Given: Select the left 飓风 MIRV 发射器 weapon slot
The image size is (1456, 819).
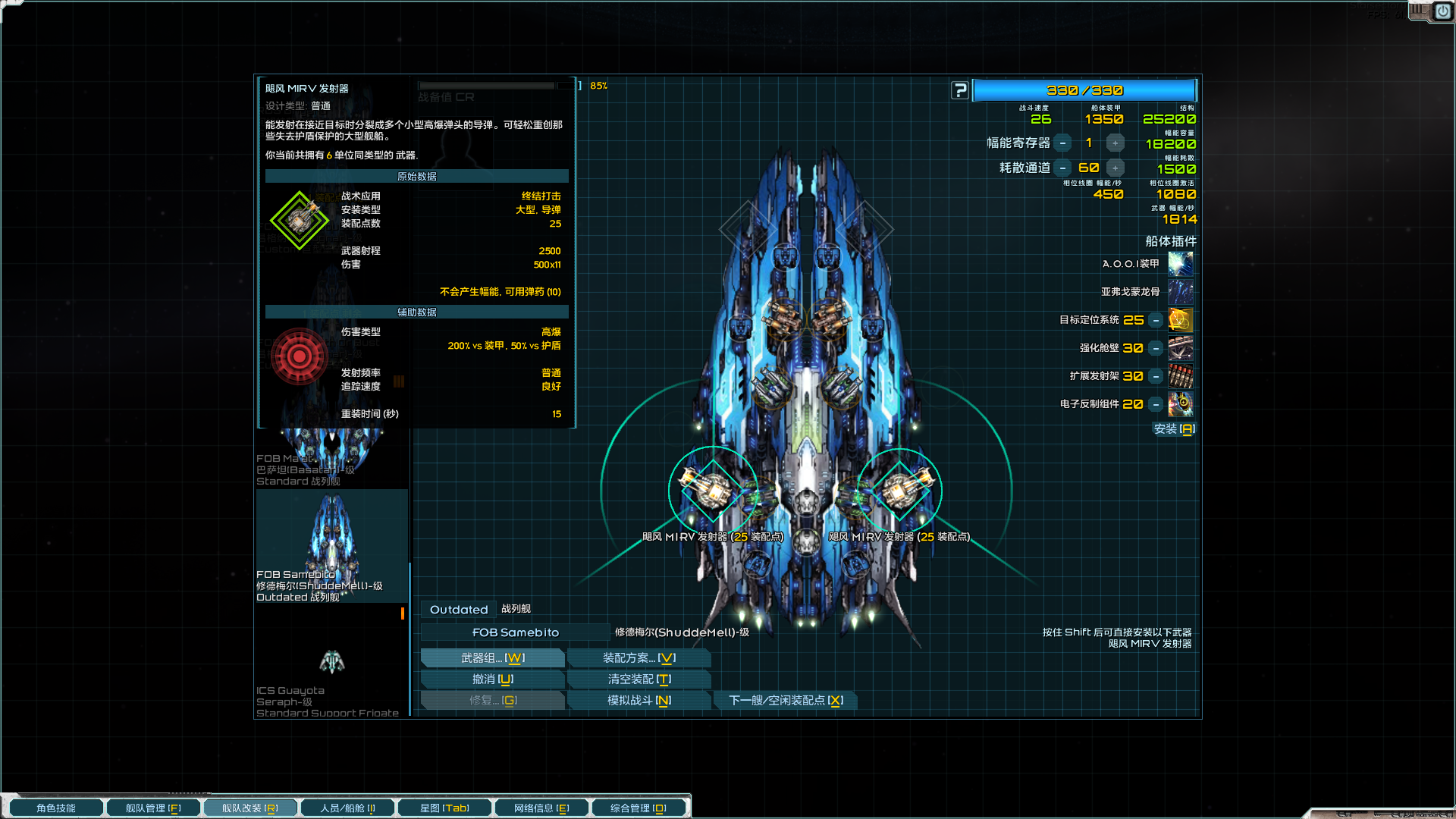Looking at the screenshot, I should coord(711,489).
